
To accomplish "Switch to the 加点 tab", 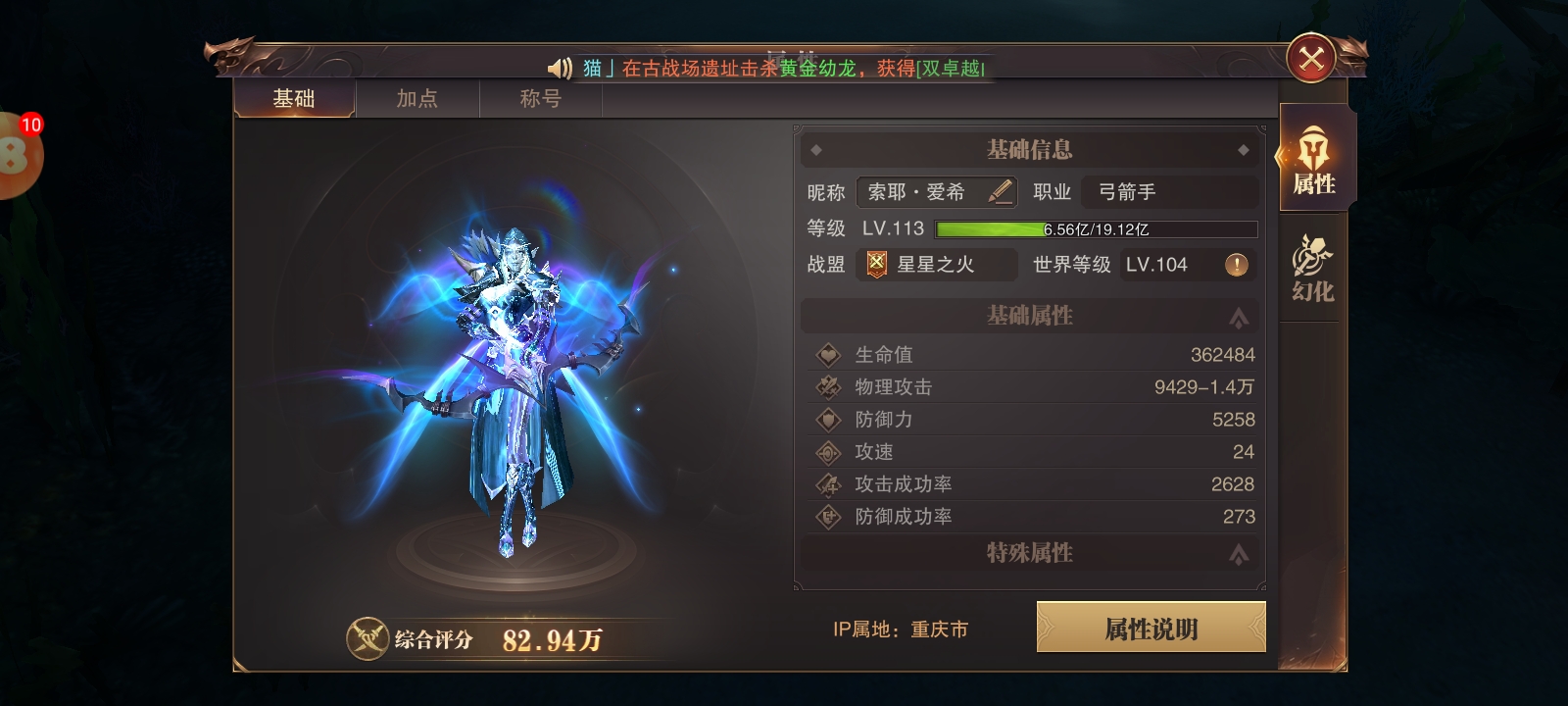I will [416, 99].
